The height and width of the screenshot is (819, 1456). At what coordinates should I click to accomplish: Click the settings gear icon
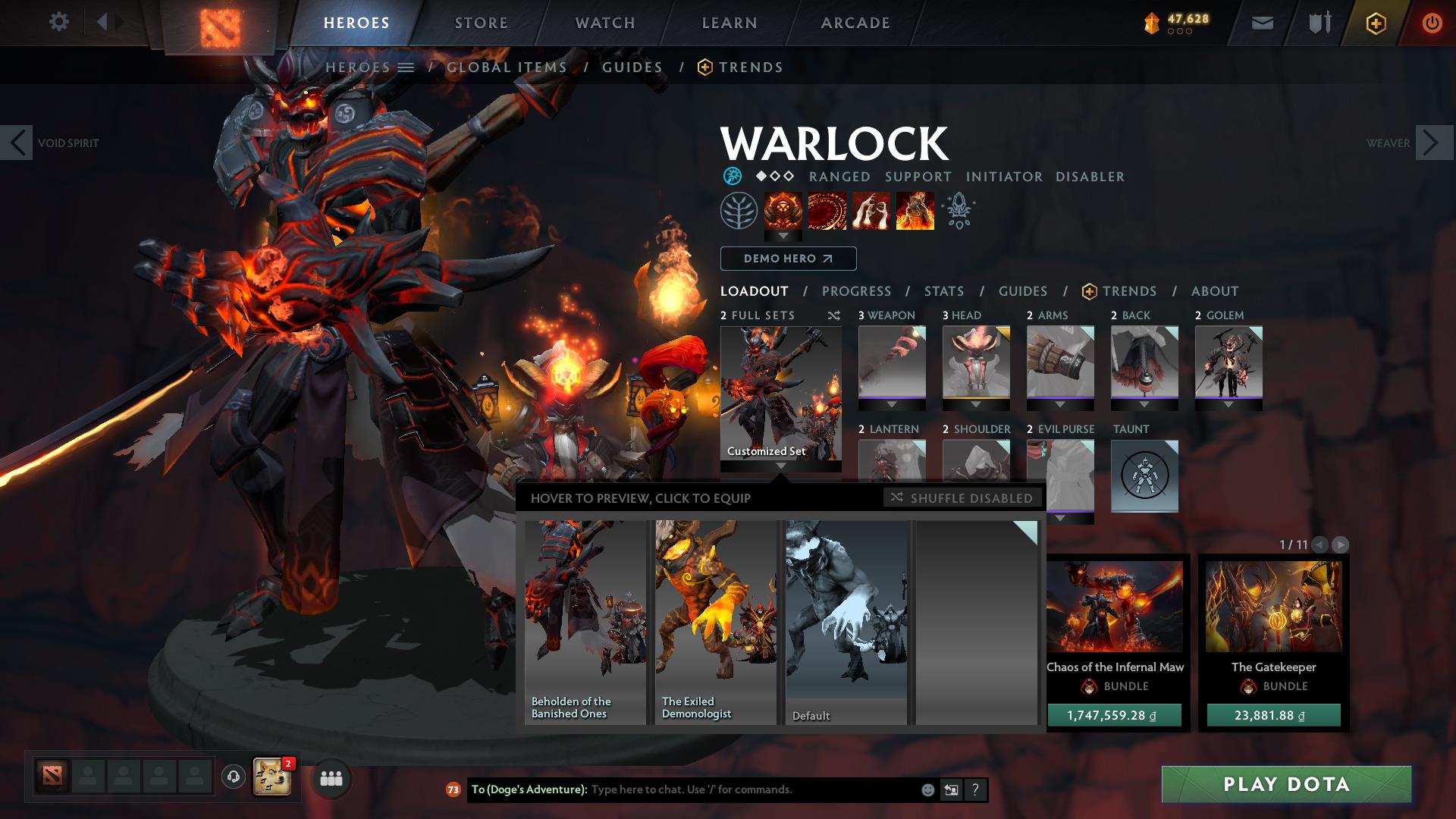59,22
